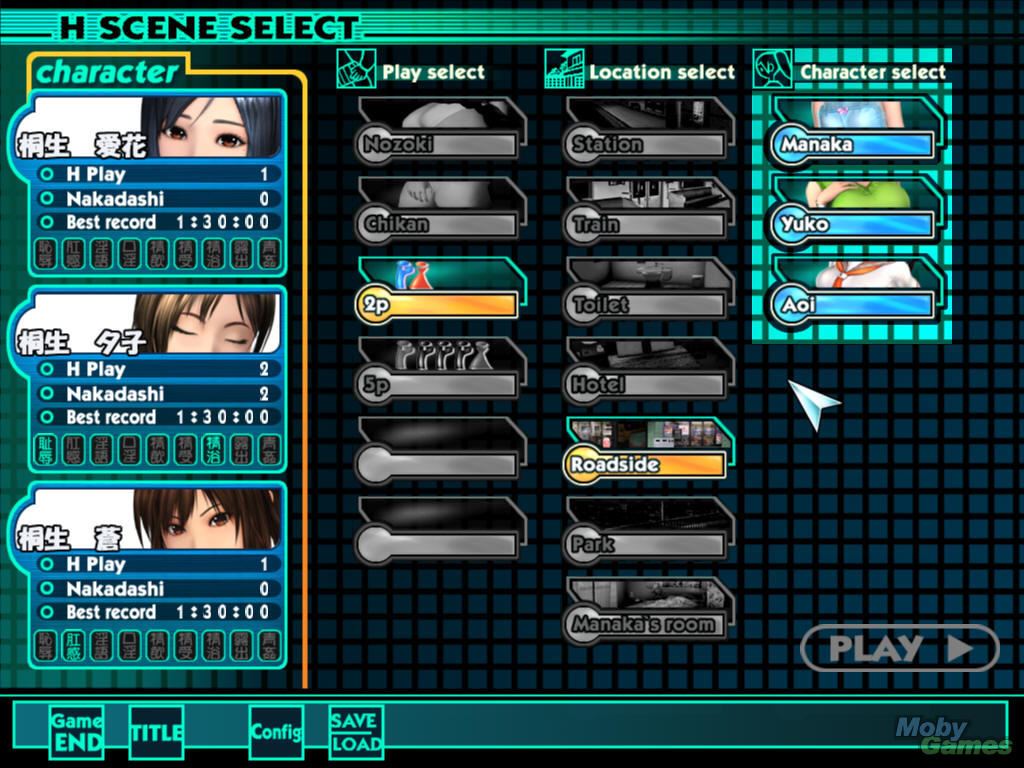Image resolution: width=1024 pixels, height=768 pixels.
Task: Open the Config menu
Action: 276,732
